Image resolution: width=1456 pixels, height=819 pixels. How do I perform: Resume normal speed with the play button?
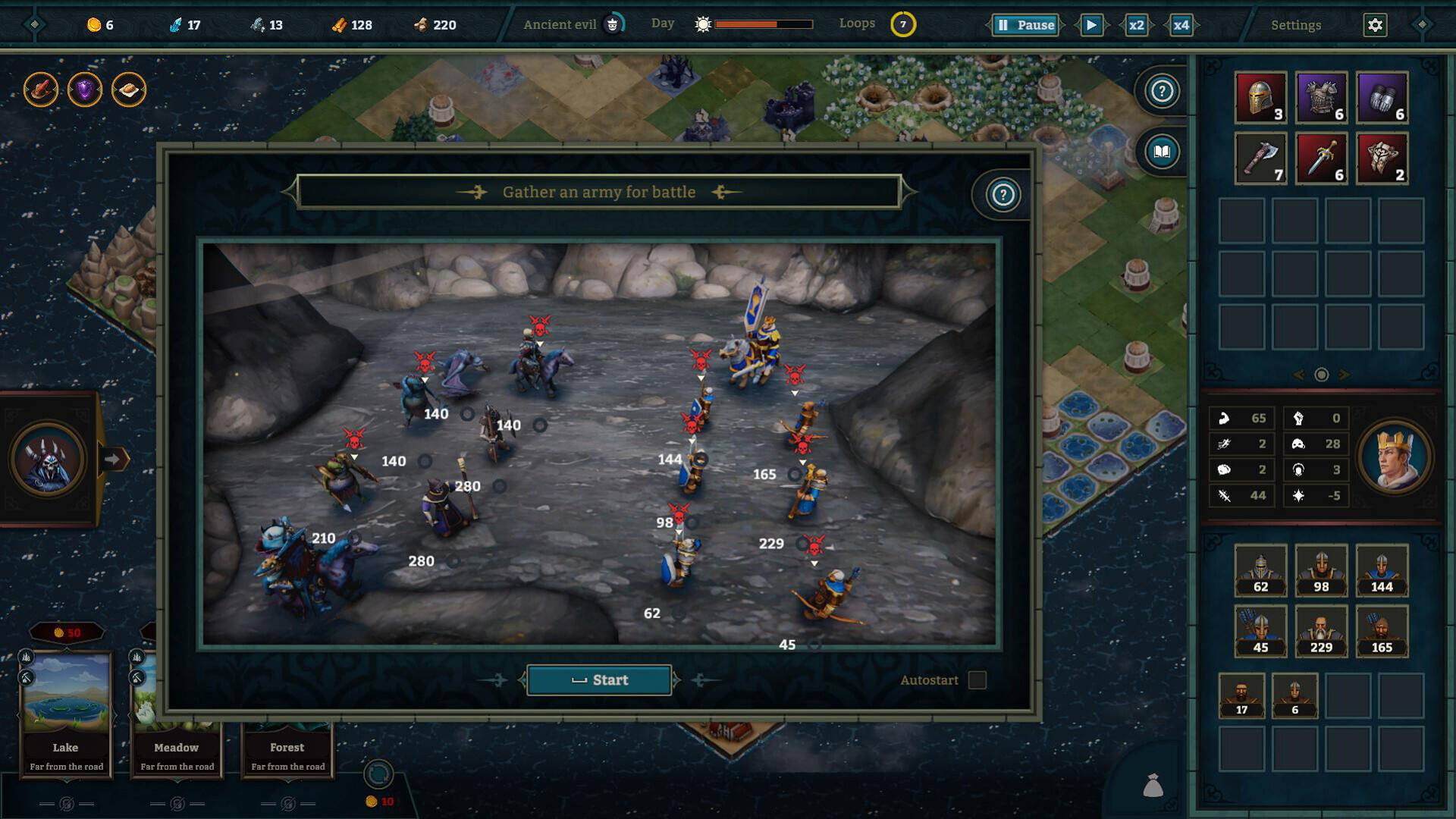1091,25
